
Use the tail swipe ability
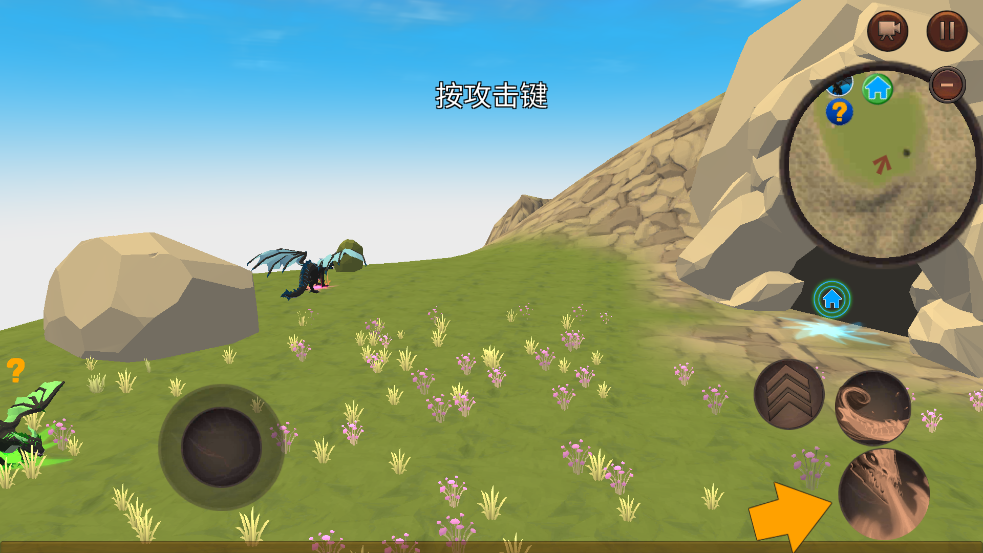[872, 407]
